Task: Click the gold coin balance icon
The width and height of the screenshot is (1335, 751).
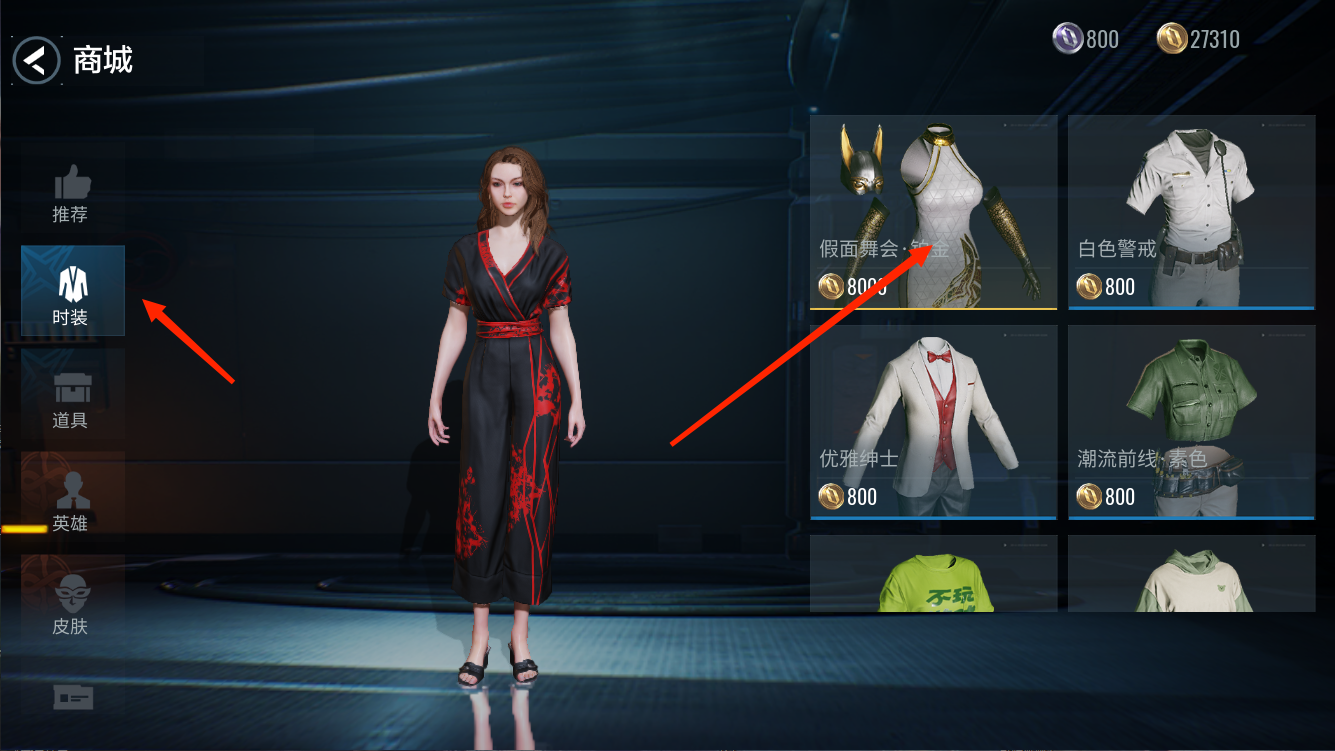Action: pos(1172,39)
